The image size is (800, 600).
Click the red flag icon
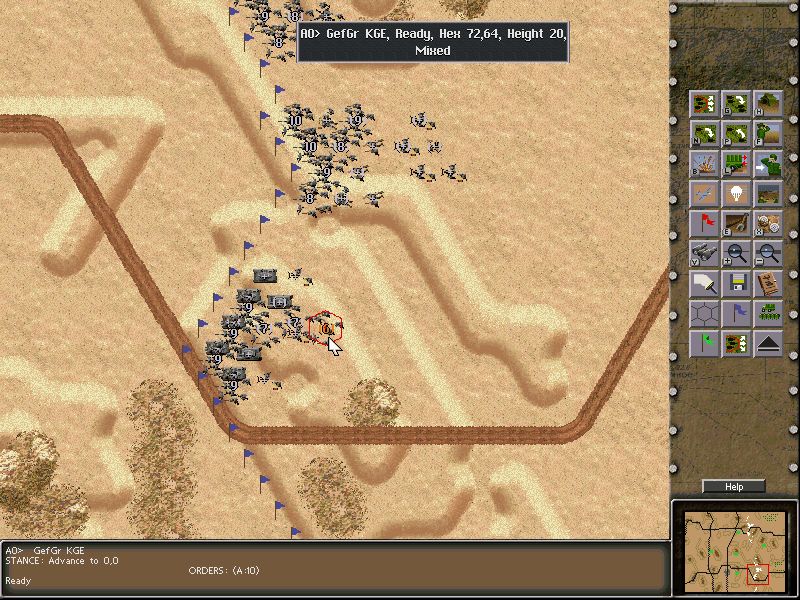click(x=704, y=223)
